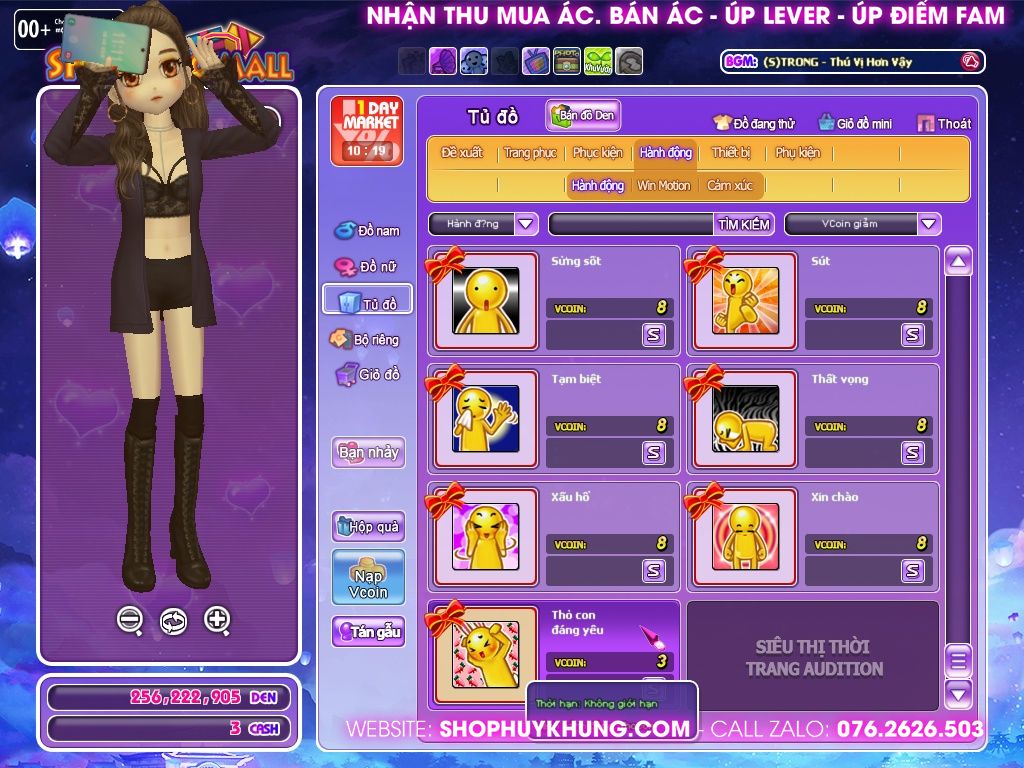Open the Bán đồ Den button
The height and width of the screenshot is (768, 1024).
coord(583,115)
